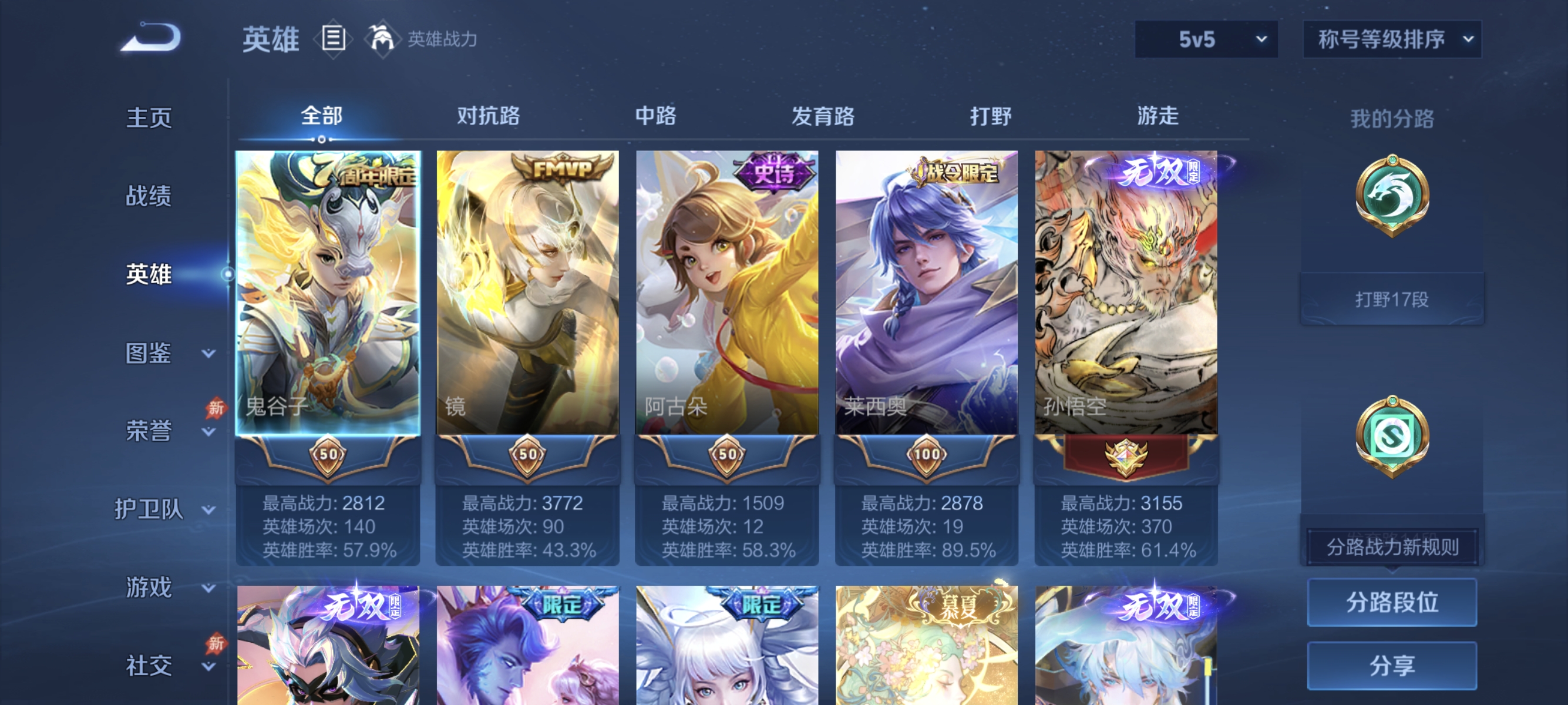Click the 英雄战力 helmet icon
This screenshot has width=1568, height=705.
(383, 38)
